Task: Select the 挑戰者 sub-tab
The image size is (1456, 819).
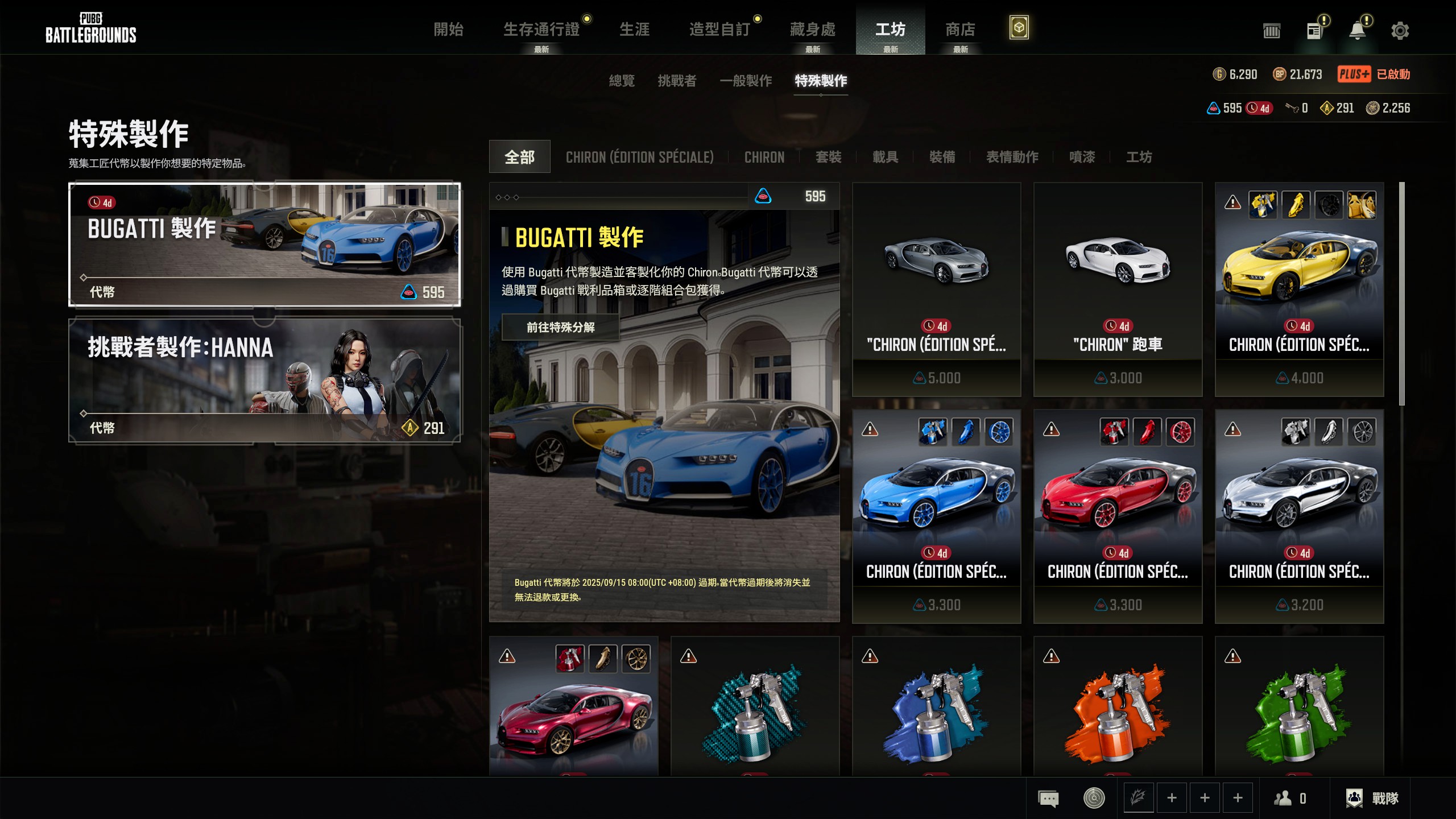Action: click(677, 81)
